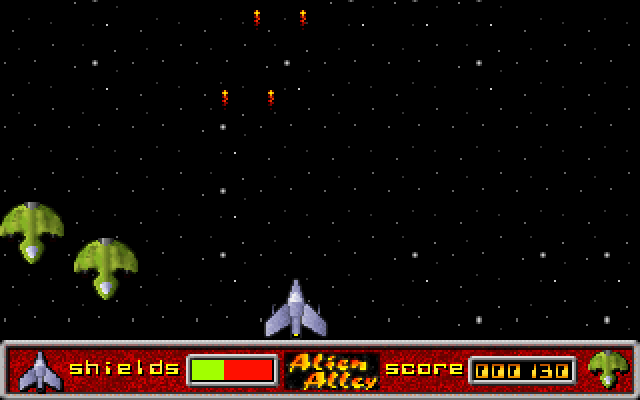Image resolution: width=640 pixels, height=400 pixels.
Task: Click the Alien Alley logo
Action: click(332, 370)
